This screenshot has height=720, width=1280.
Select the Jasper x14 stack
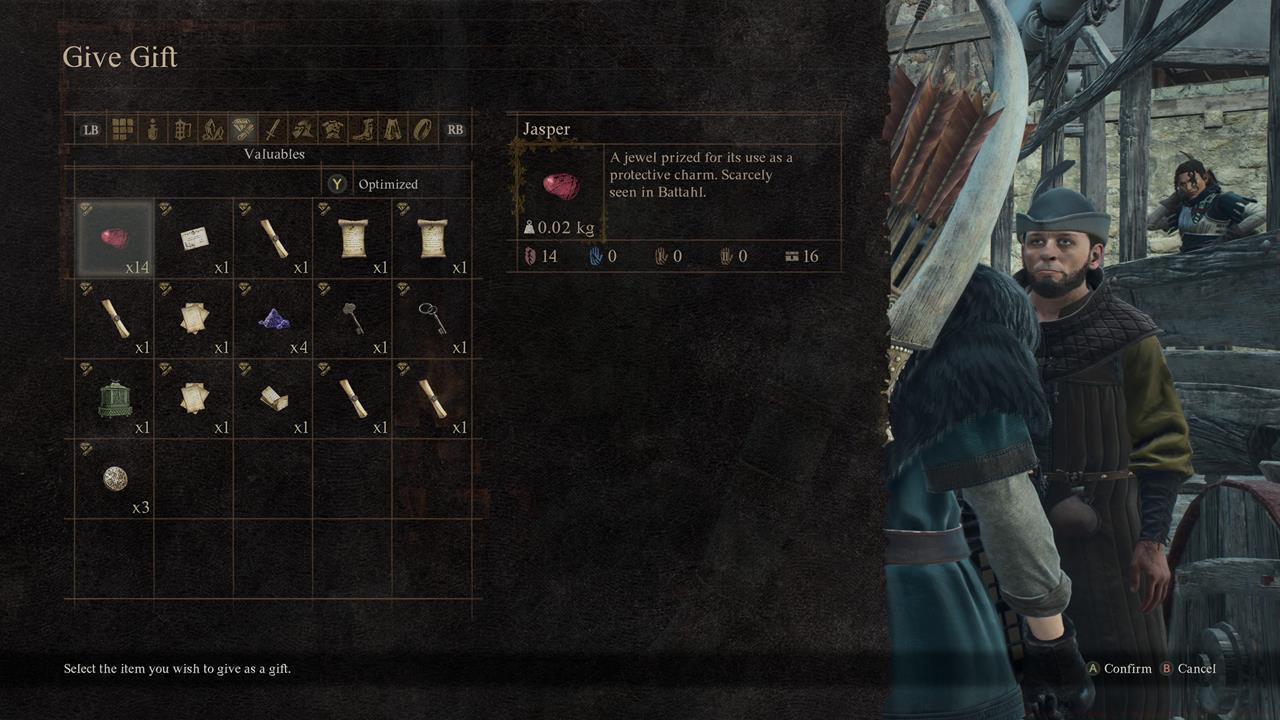click(x=113, y=237)
